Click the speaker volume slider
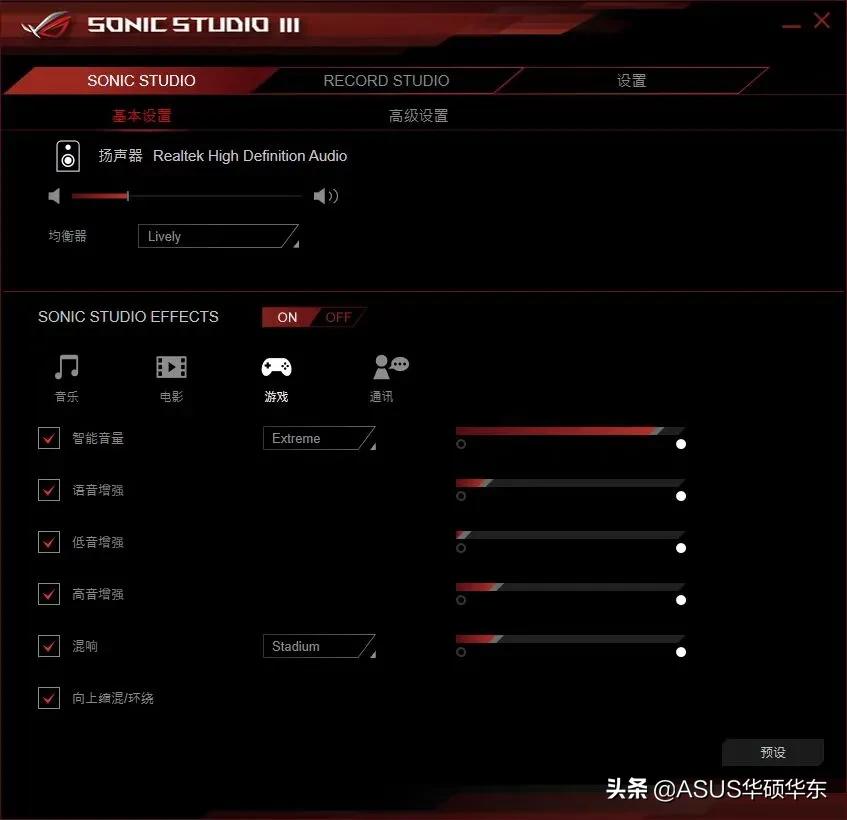 [x=186, y=196]
